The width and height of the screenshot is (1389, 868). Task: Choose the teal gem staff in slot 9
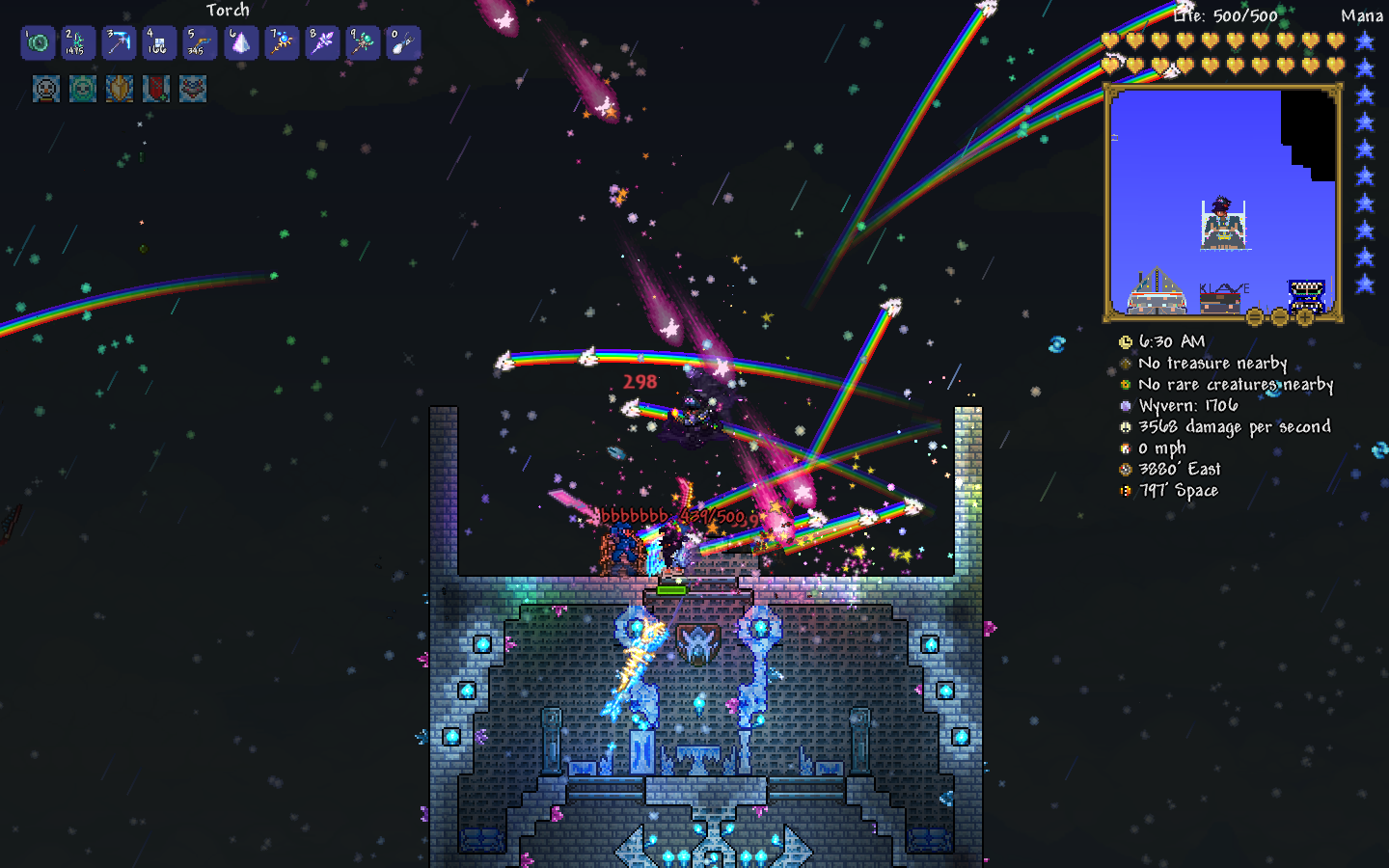point(363,43)
